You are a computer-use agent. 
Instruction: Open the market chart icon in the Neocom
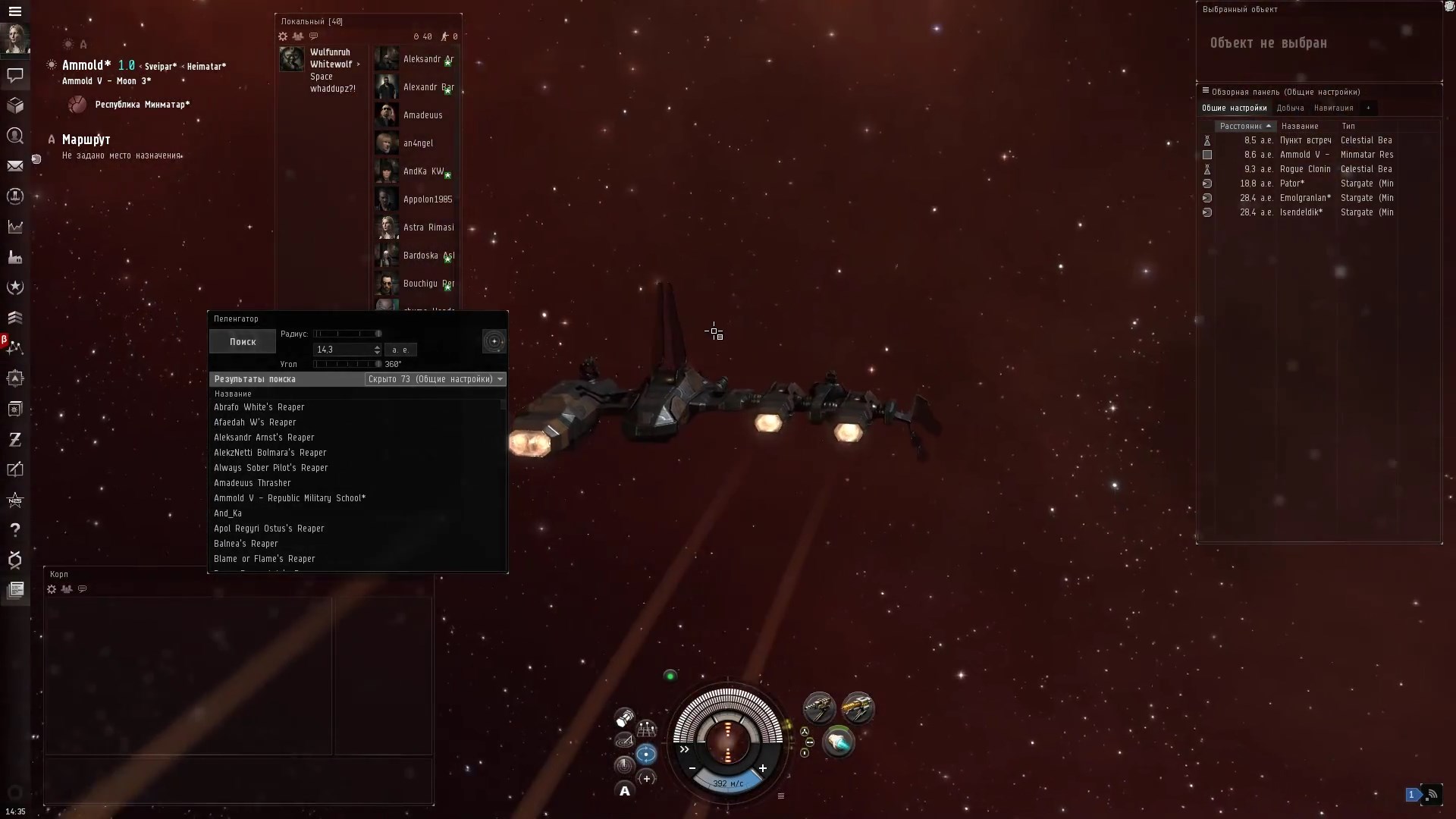click(x=15, y=227)
